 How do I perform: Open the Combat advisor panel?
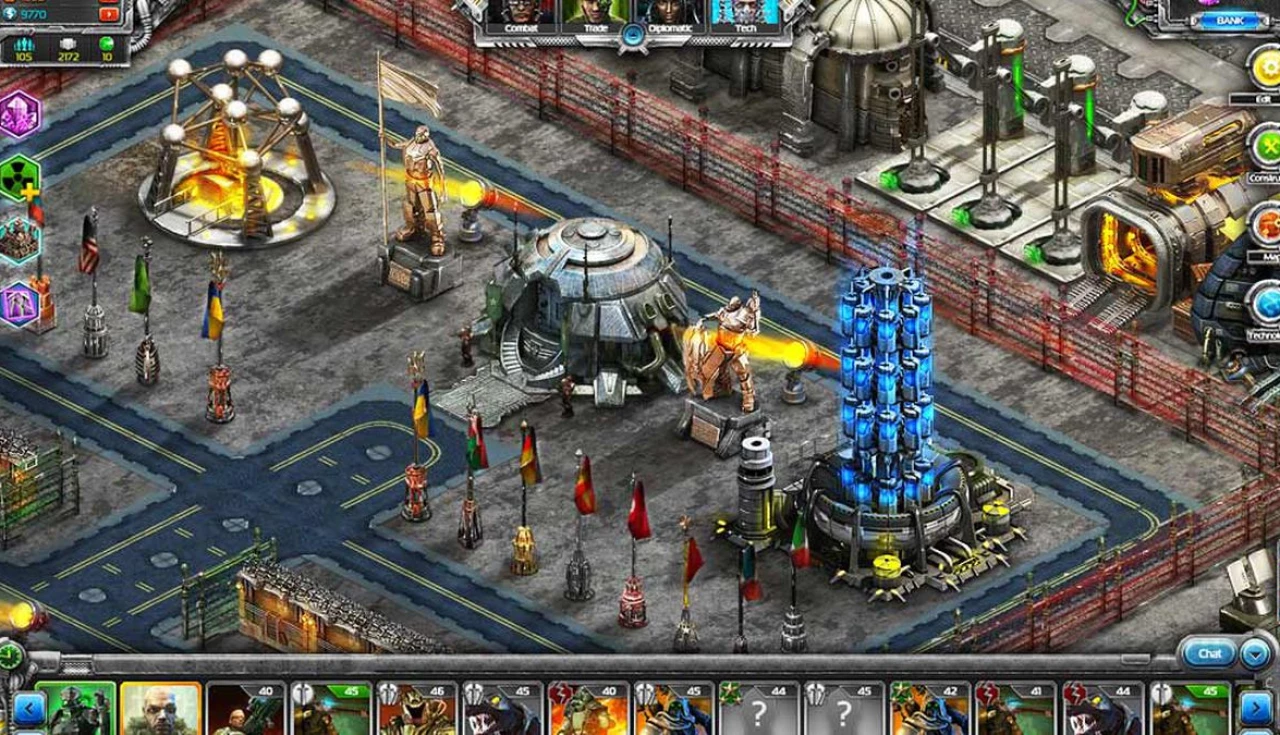click(520, 15)
